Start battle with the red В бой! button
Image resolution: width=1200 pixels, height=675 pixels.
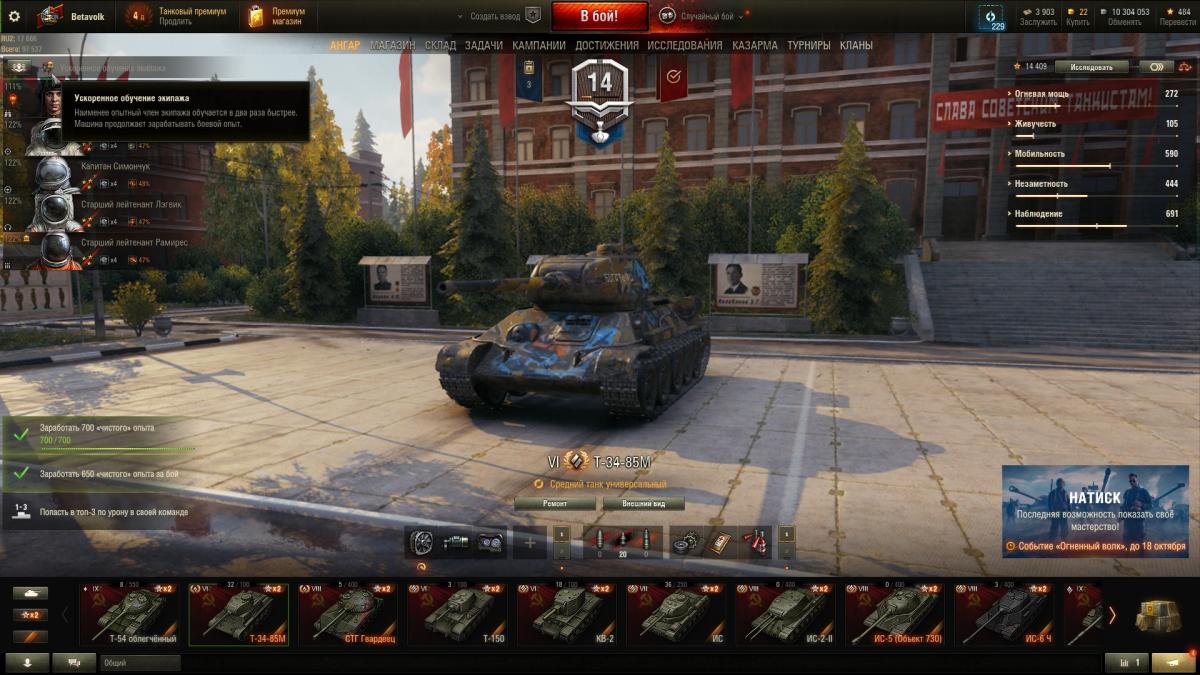599,16
